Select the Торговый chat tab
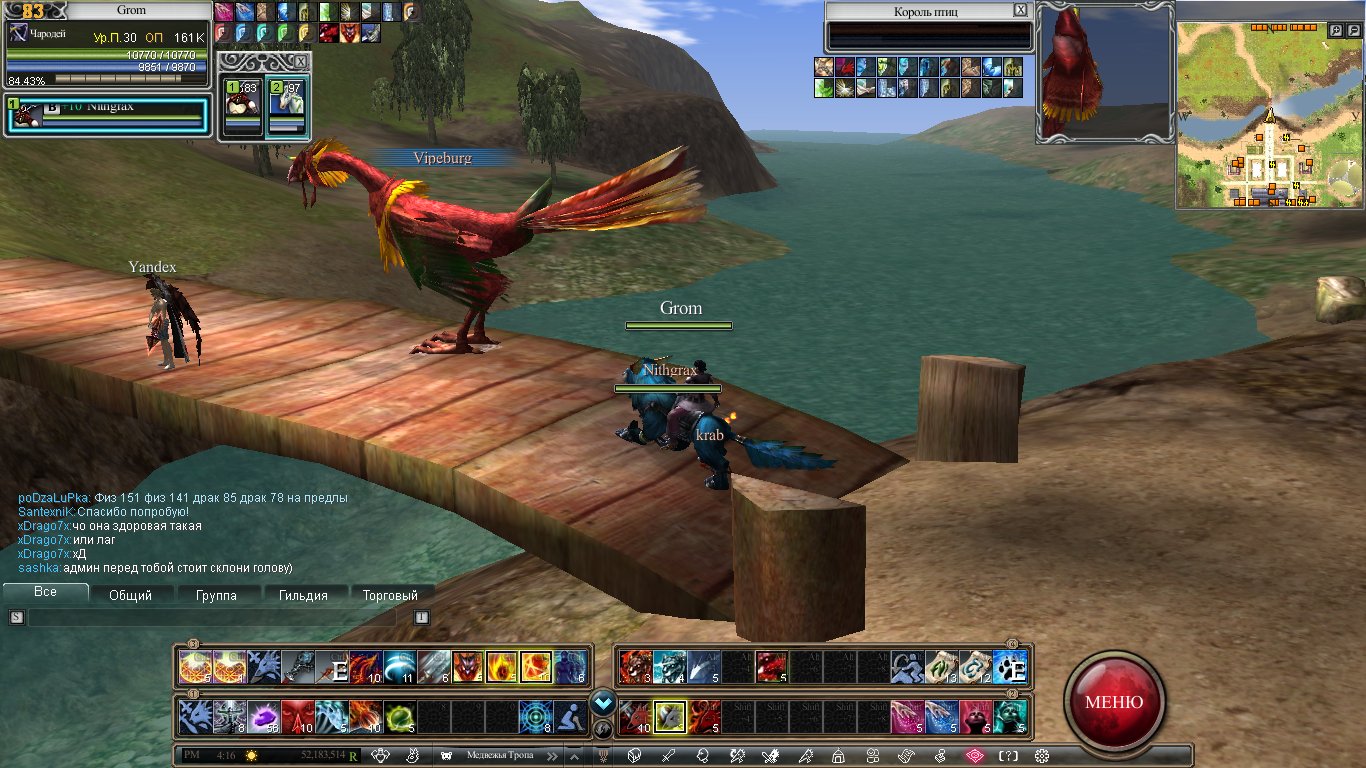 [x=390, y=595]
